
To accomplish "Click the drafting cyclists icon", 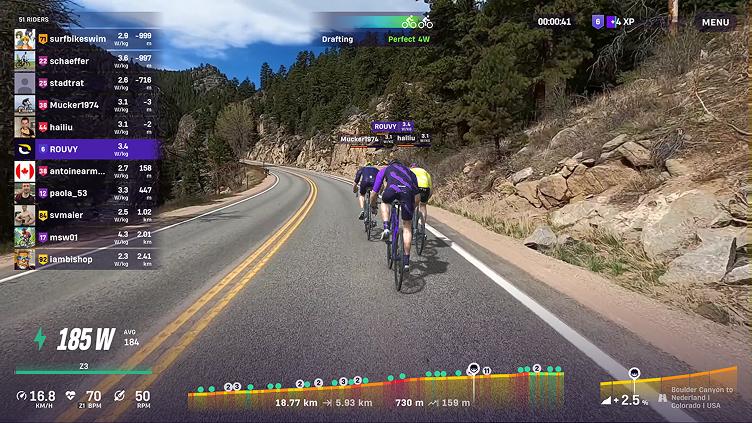I will coord(417,21).
